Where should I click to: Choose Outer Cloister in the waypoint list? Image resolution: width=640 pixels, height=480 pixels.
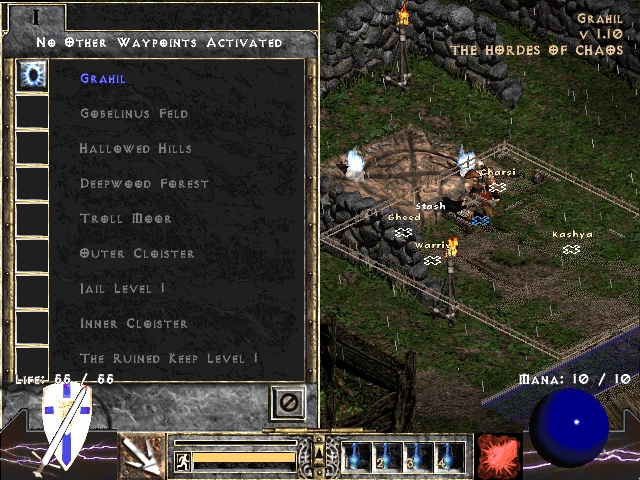tap(137, 253)
